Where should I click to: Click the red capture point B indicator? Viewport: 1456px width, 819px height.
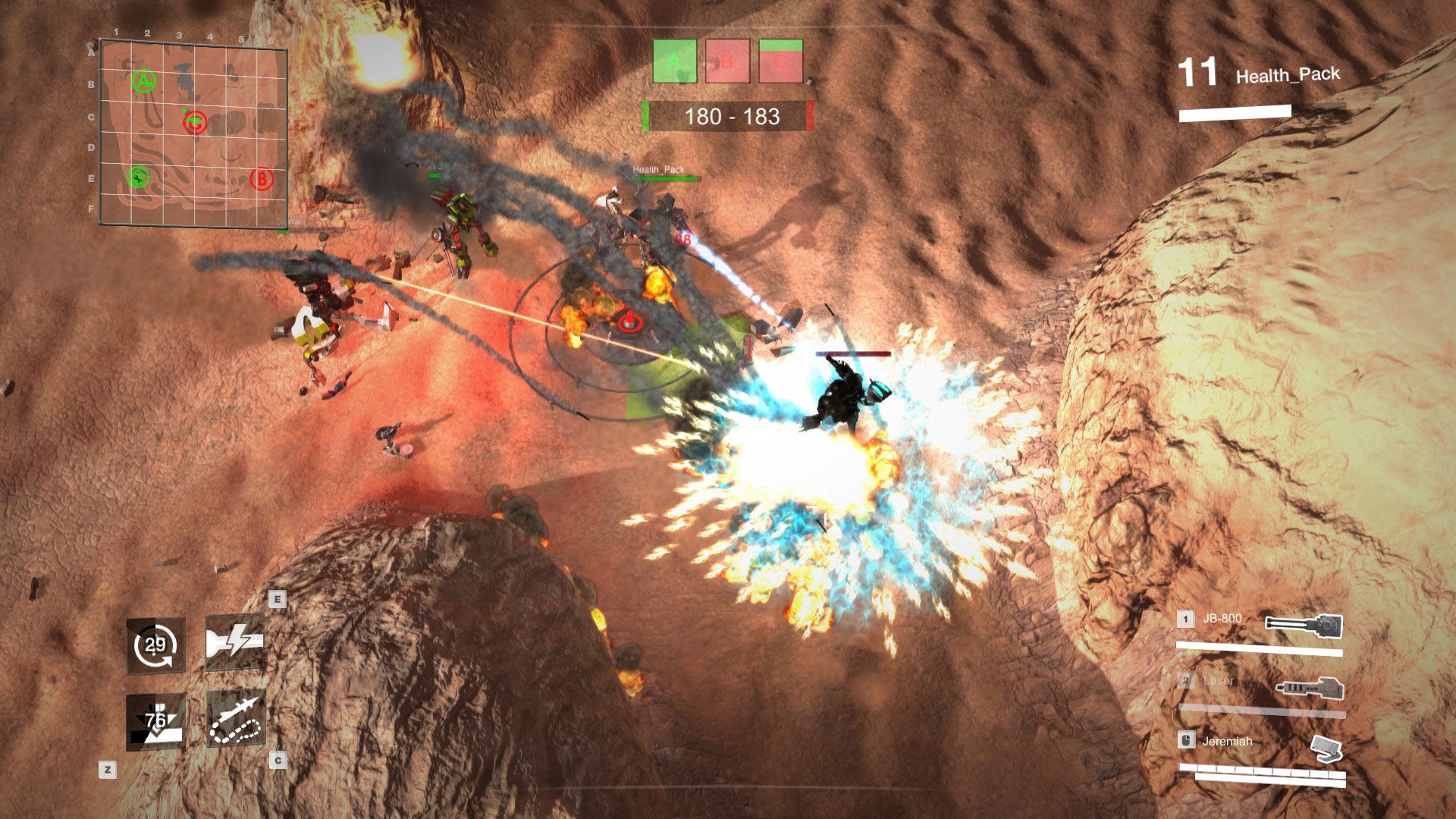click(727, 61)
